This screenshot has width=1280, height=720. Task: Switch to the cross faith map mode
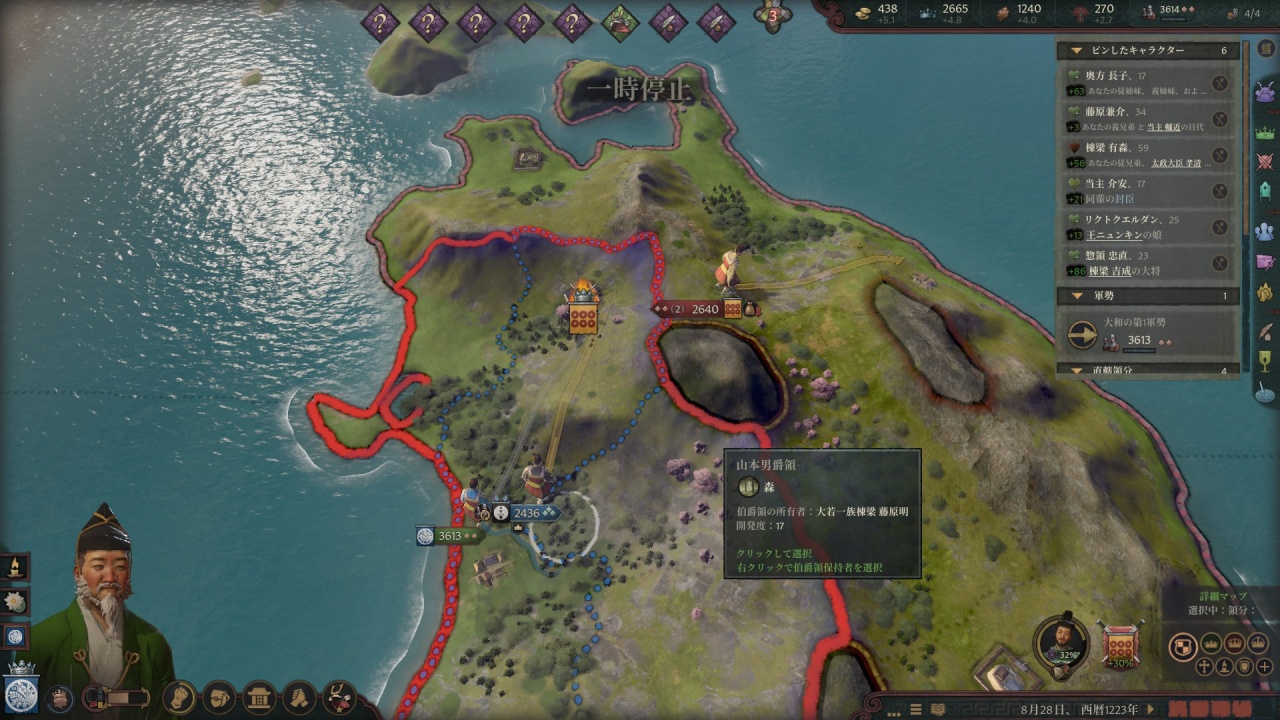tap(1204, 666)
